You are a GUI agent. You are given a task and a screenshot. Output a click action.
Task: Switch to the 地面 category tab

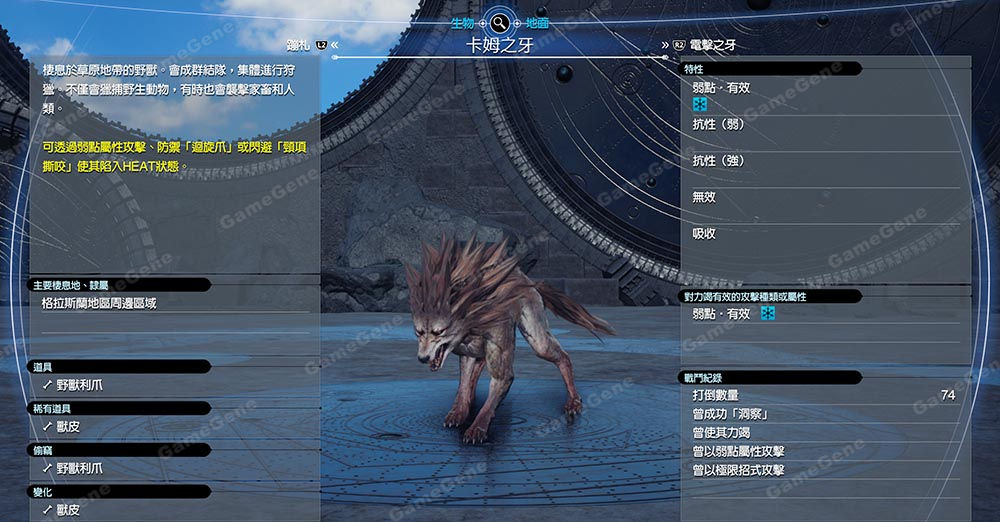click(x=535, y=22)
